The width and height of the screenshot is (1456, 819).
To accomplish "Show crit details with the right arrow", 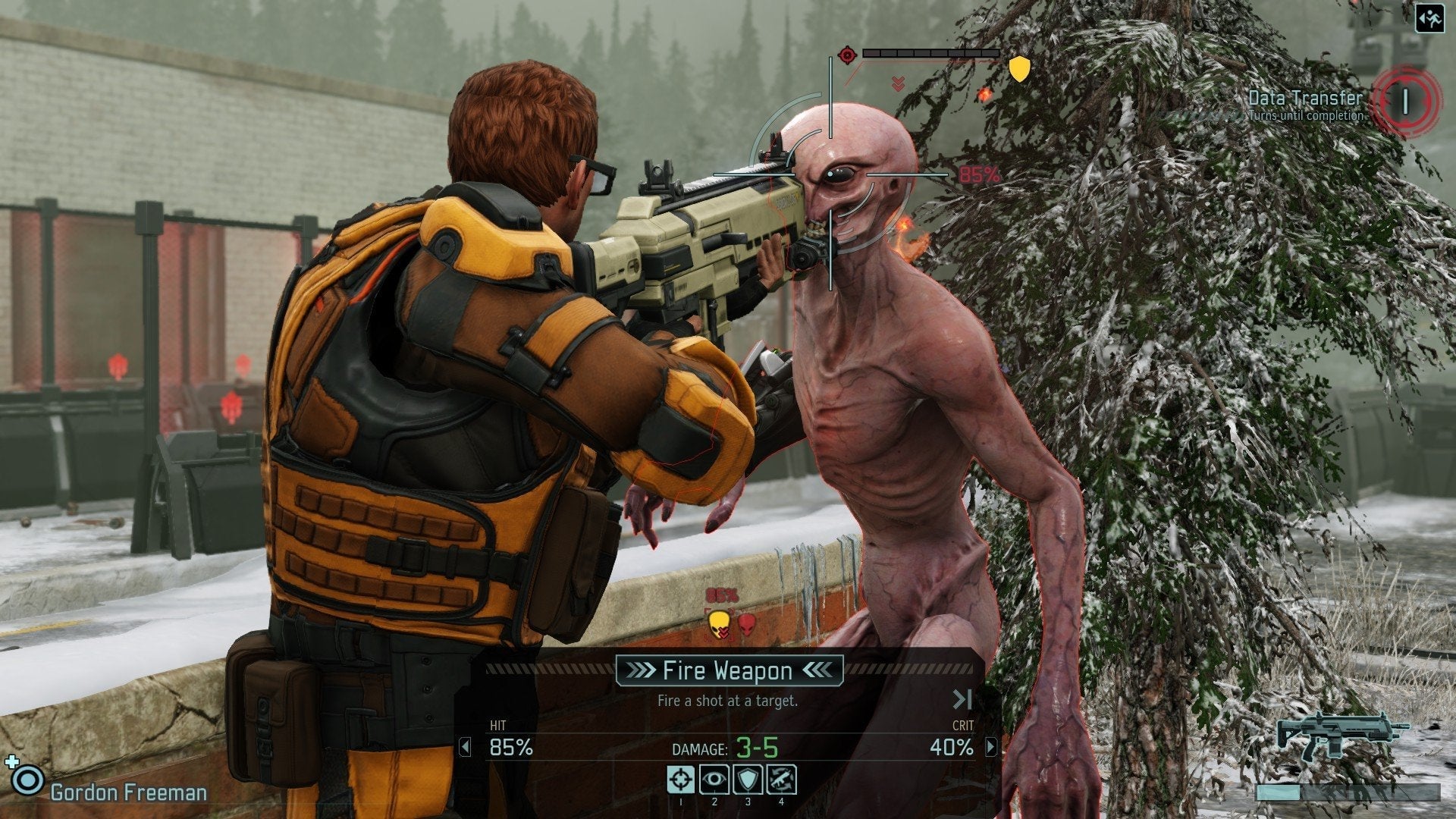I will pyautogui.click(x=990, y=748).
